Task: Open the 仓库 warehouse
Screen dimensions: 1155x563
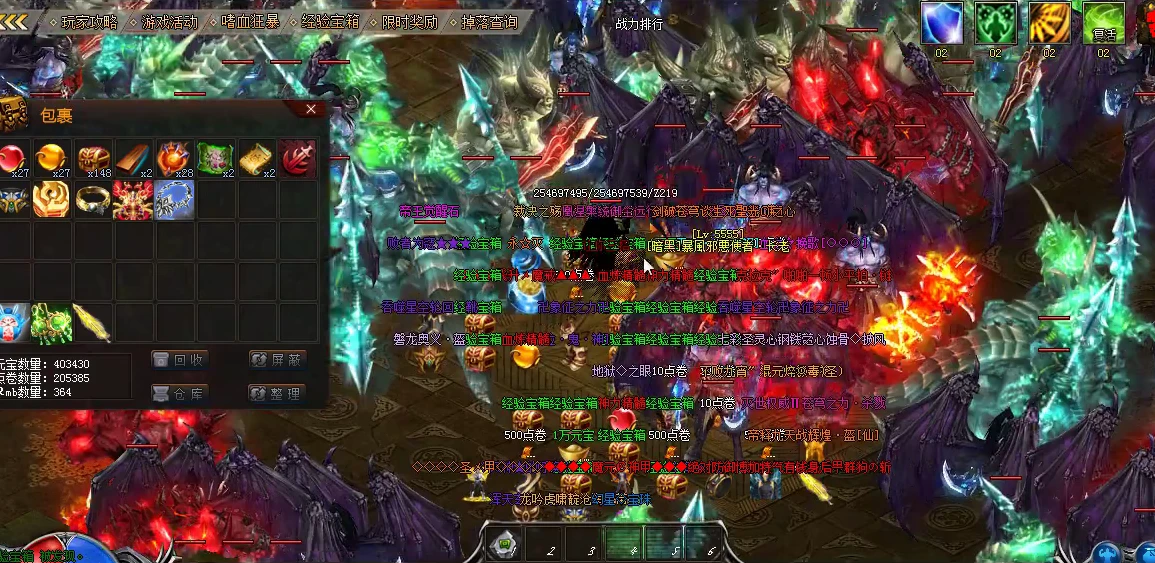Action: tap(178, 393)
